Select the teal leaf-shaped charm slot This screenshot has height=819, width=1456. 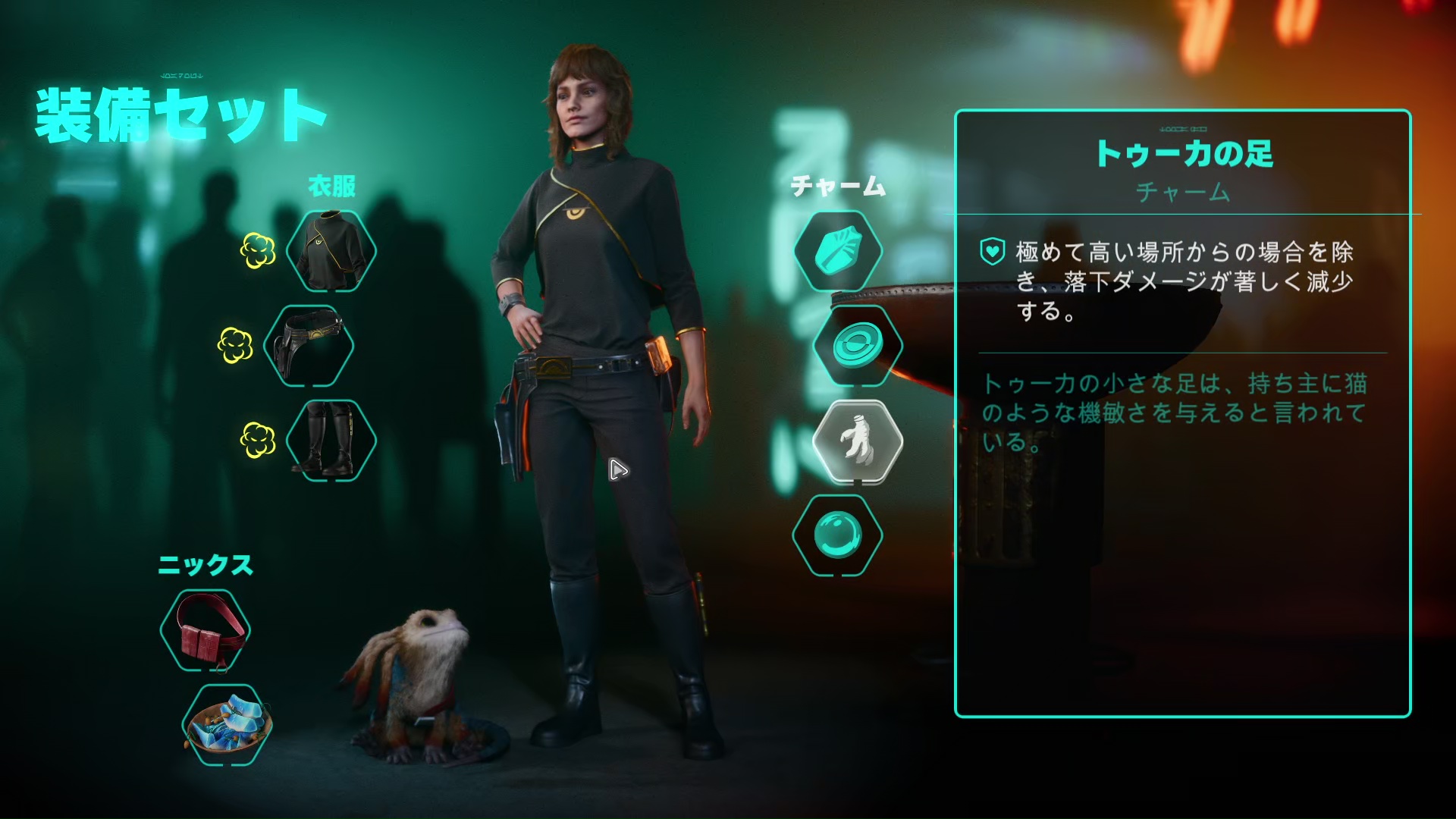[838, 251]
